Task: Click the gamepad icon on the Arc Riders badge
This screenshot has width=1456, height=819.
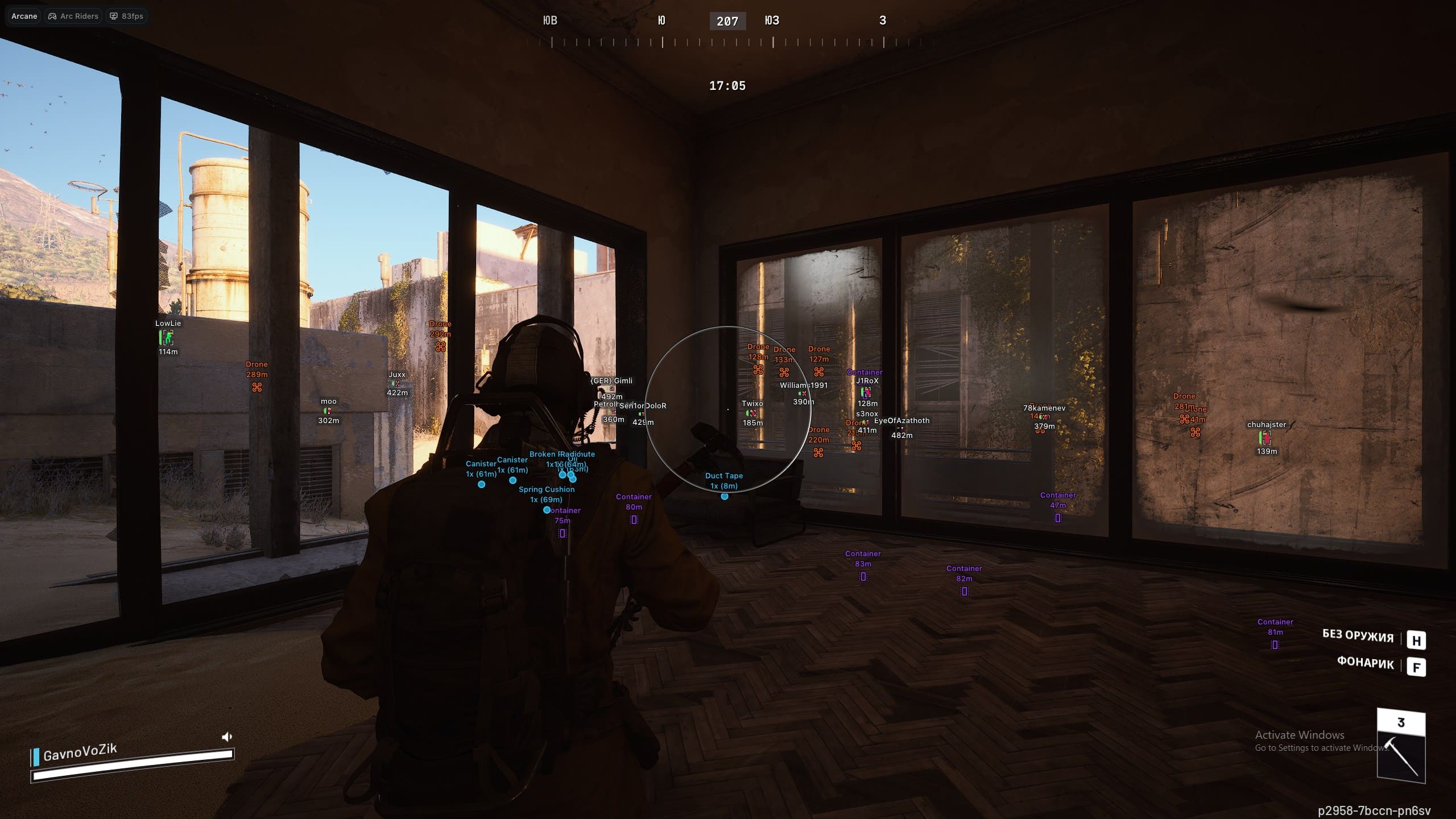Action: [x=52, y=16]
